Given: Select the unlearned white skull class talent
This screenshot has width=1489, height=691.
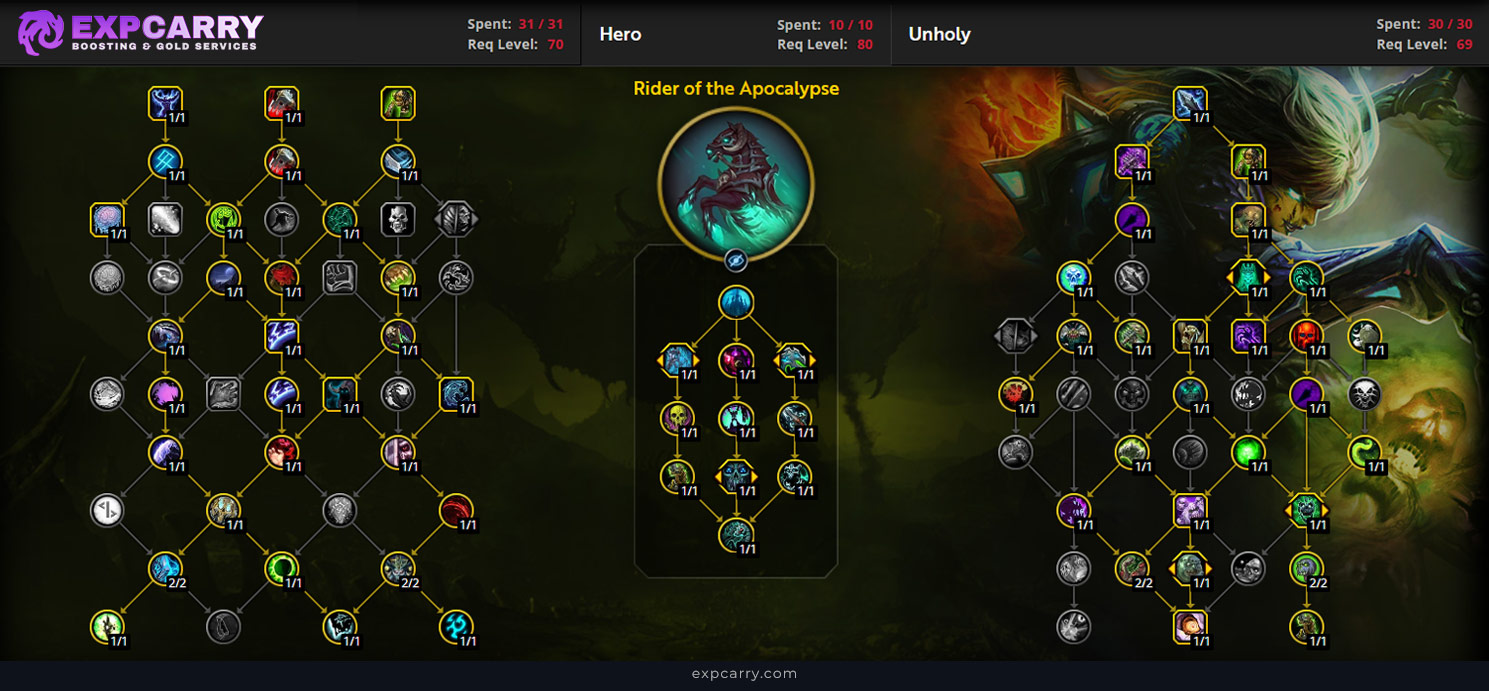Looking at the screenshot, I should (x=398, y=219).
